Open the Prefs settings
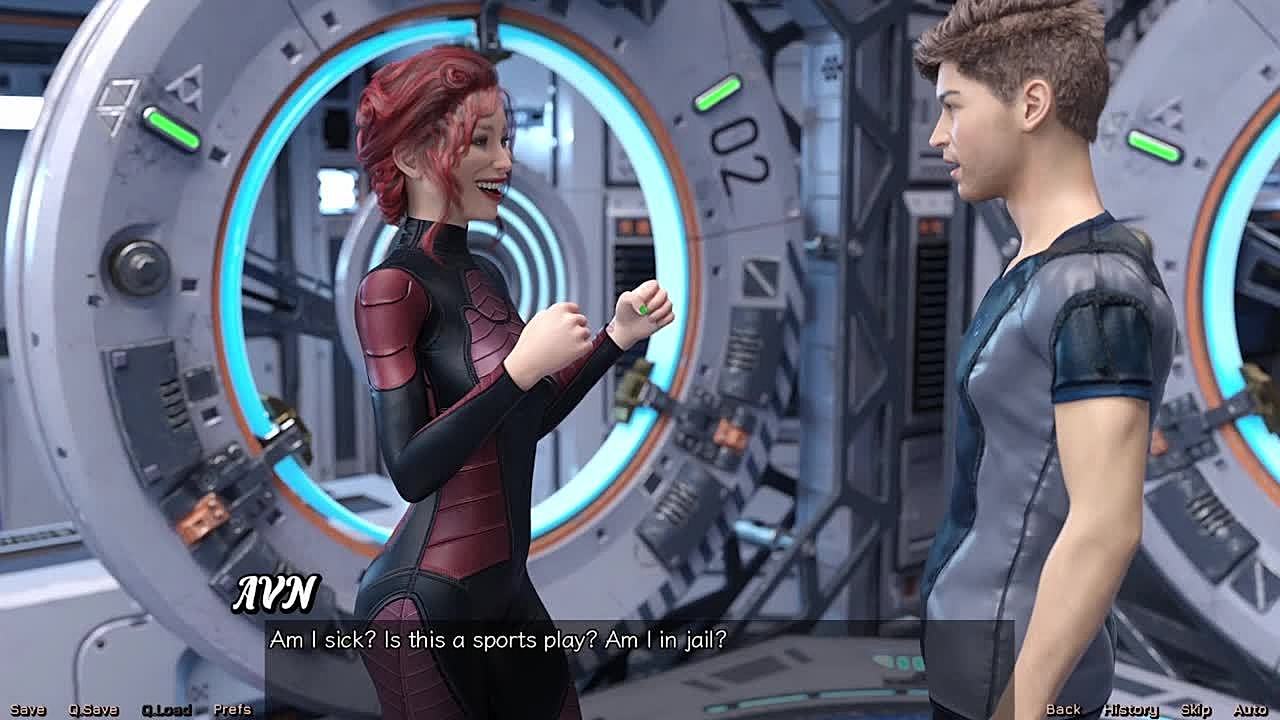 click(232, 710)
